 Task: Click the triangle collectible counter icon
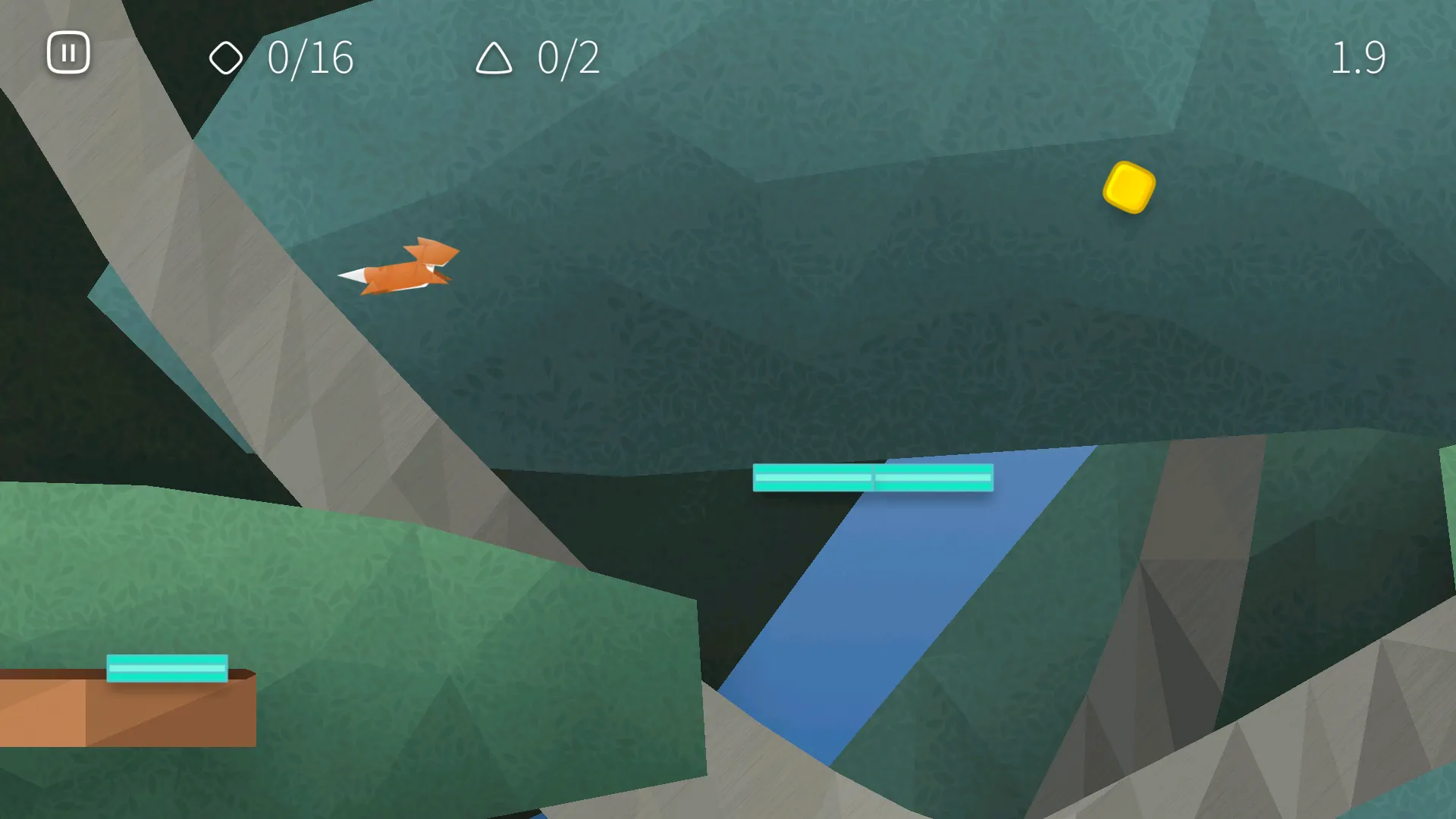494,58
